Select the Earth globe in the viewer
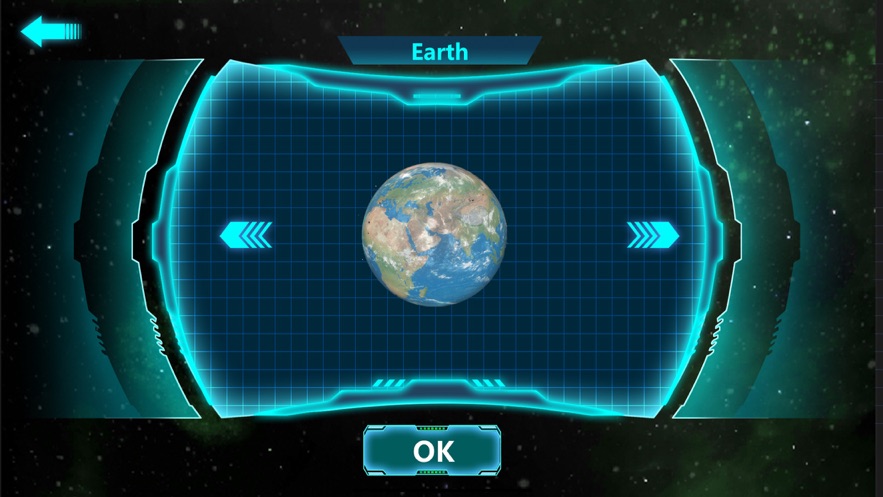Screen dimensions: 883x497 (x=434, y=235)
